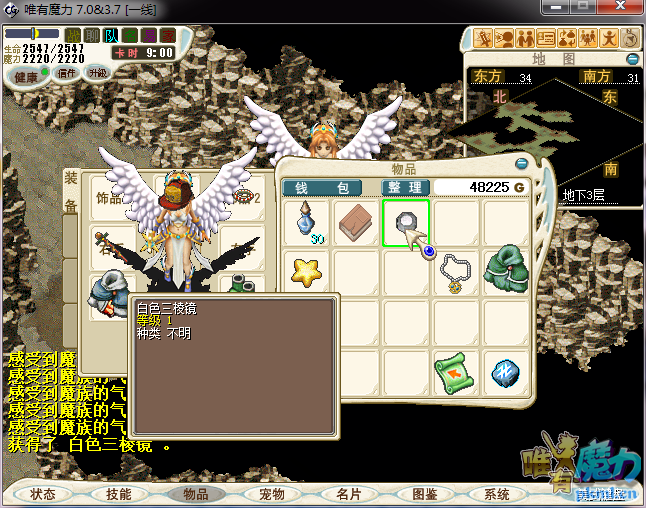Select the blue rune stone item
This screenshot has height=508, width=646.
505,373
